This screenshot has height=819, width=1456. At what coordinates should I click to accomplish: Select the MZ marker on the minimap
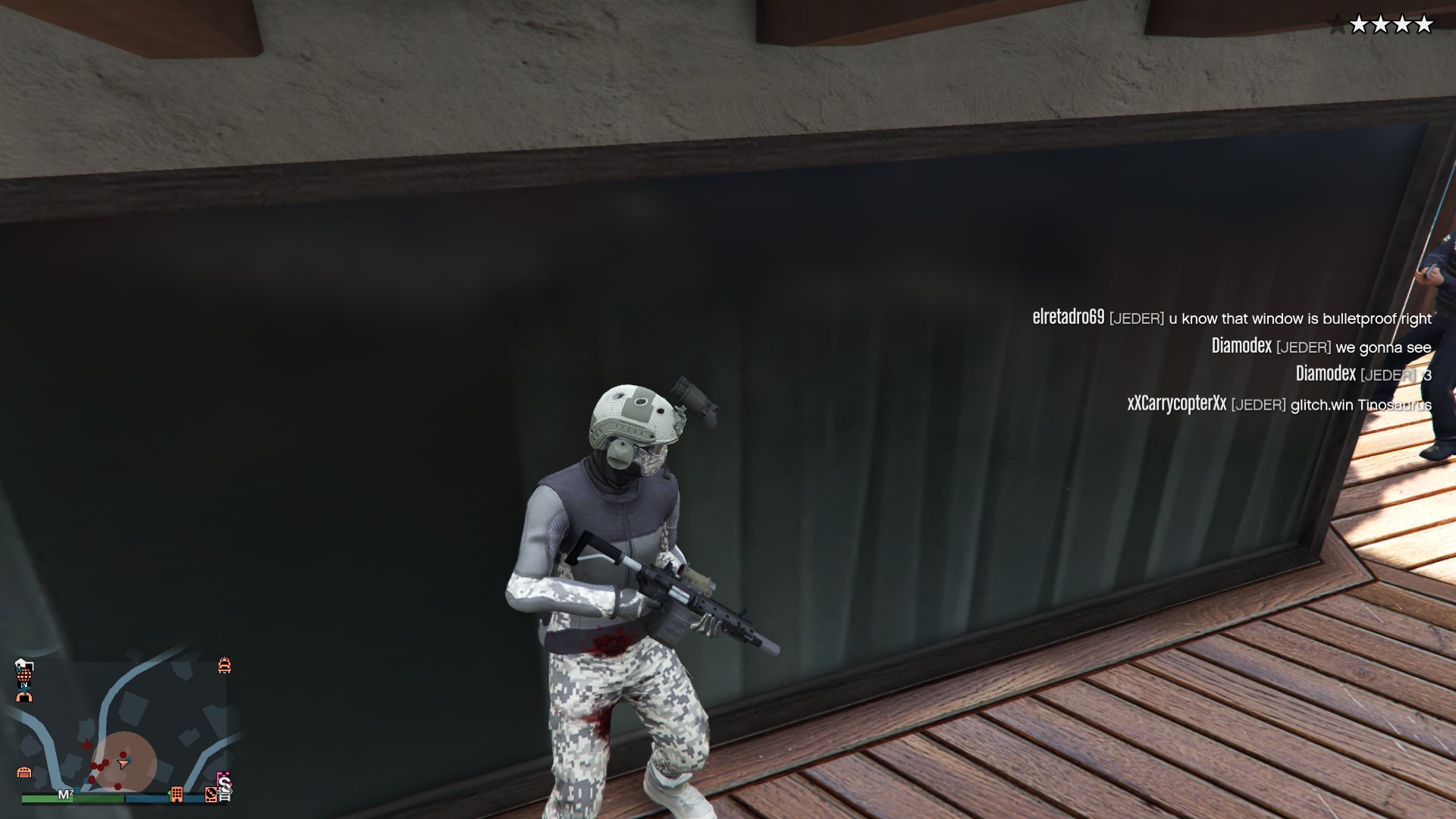pos(66,795)
